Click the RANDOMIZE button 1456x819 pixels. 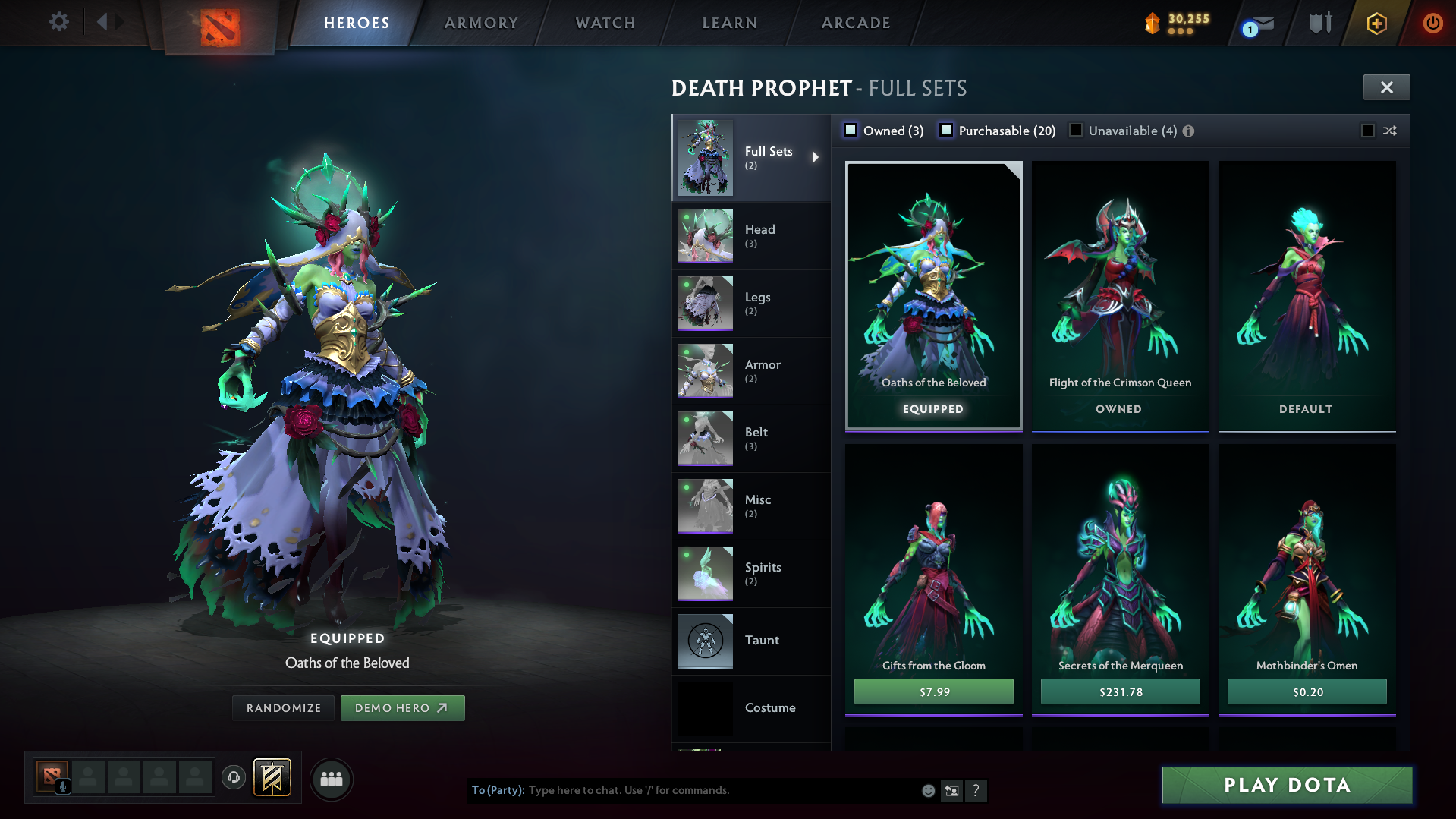coord(282,707)
